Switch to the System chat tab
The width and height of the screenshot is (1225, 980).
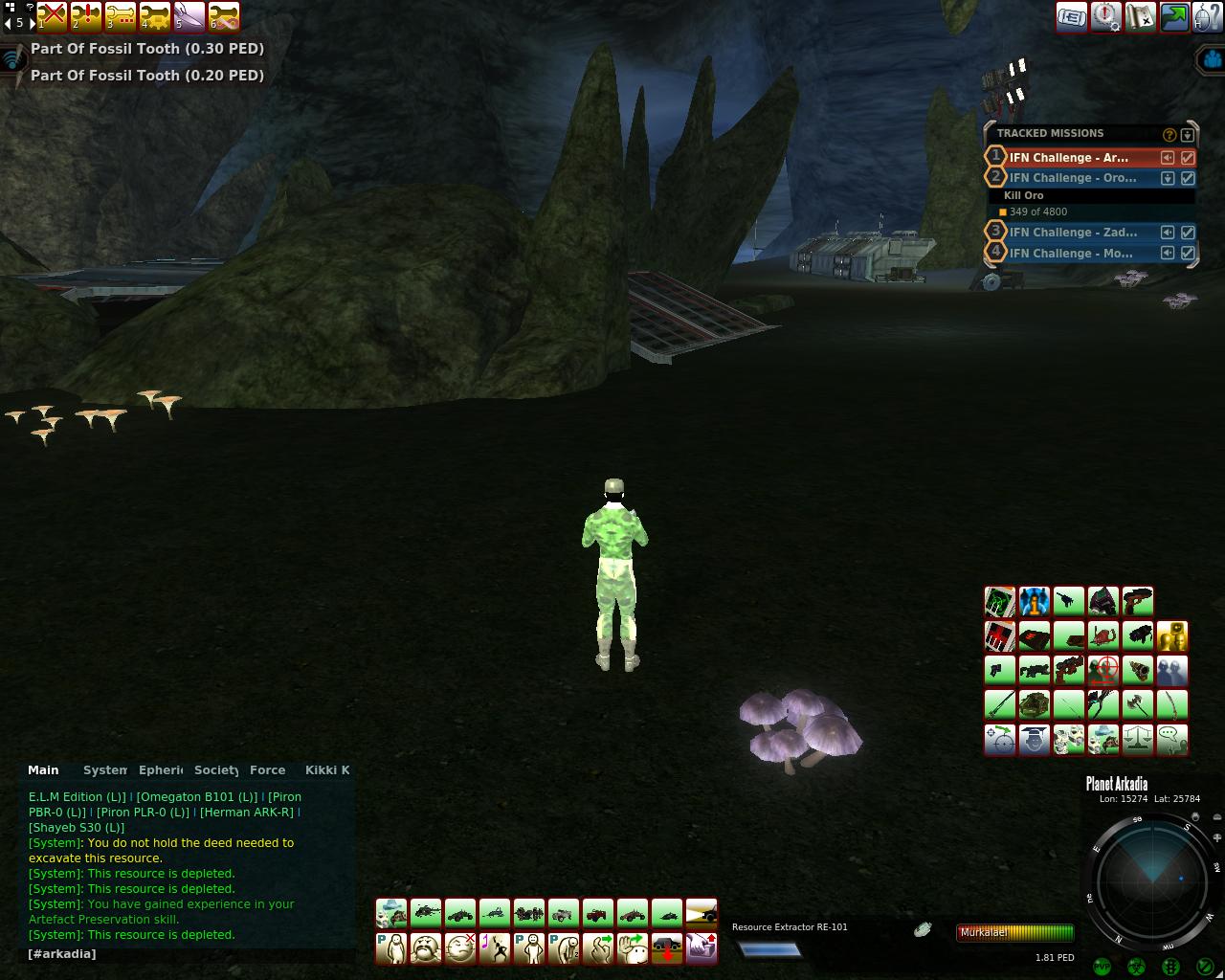pyautogui.click(x=104, y=770)
